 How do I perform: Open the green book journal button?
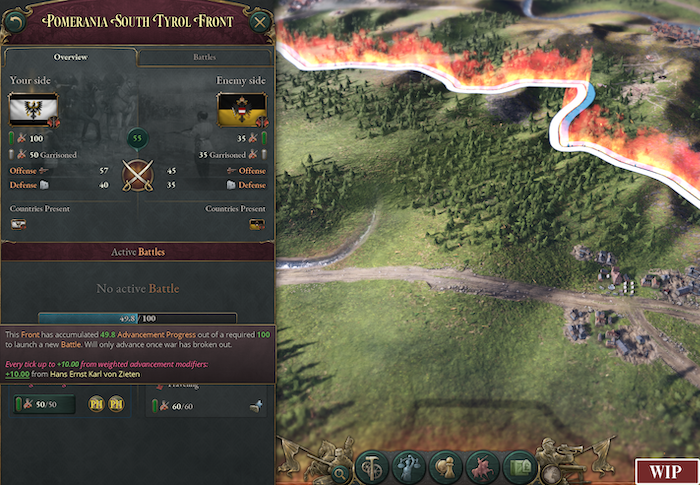[x=520, y=466]
